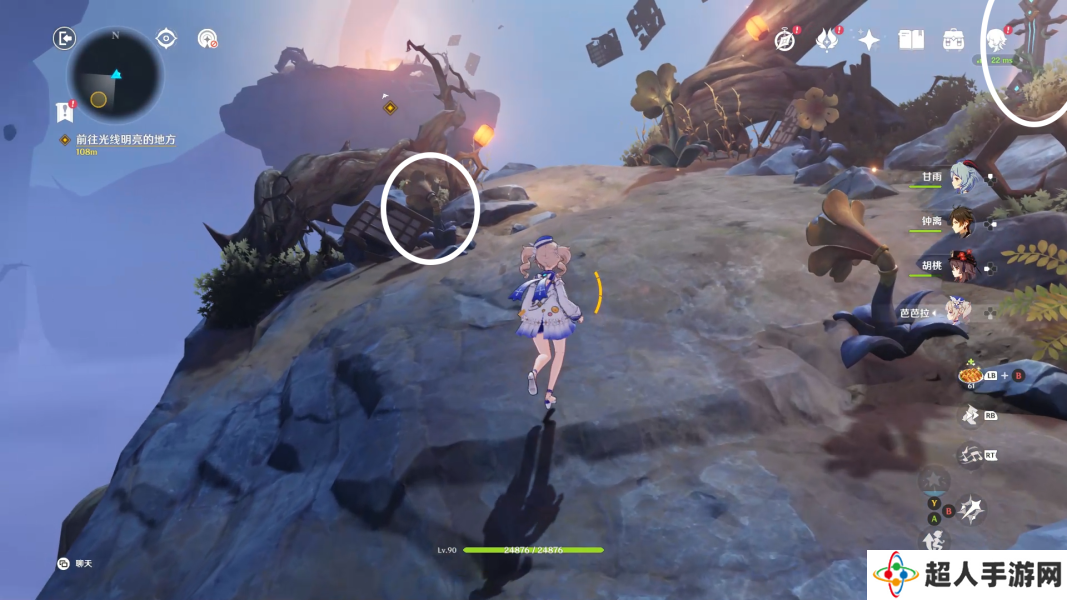Open the quest banner icon with red alert
The width and height of the screenshot is (1067, 600).
coord(66,111)
